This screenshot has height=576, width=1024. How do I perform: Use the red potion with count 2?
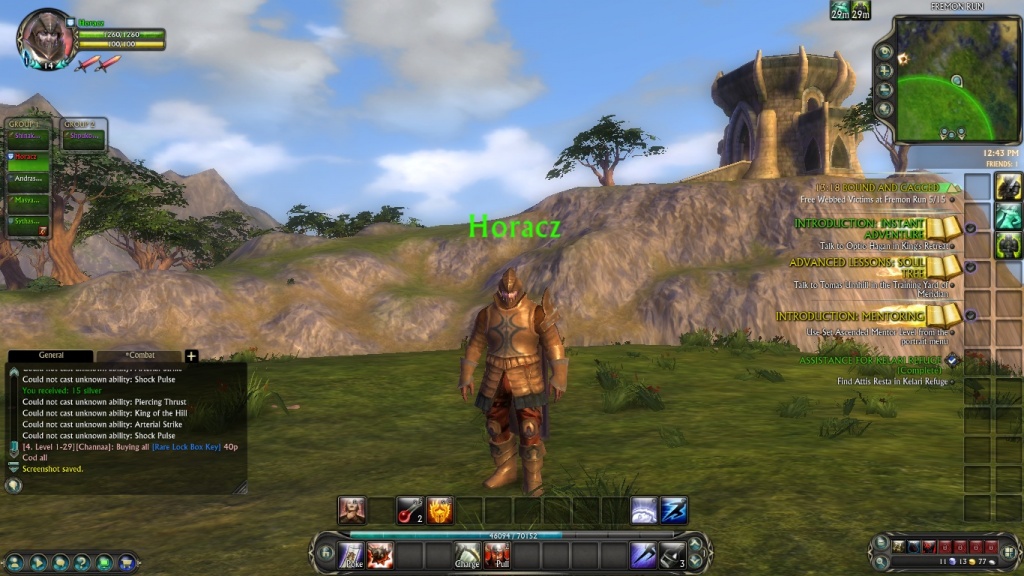pos(410,510)
